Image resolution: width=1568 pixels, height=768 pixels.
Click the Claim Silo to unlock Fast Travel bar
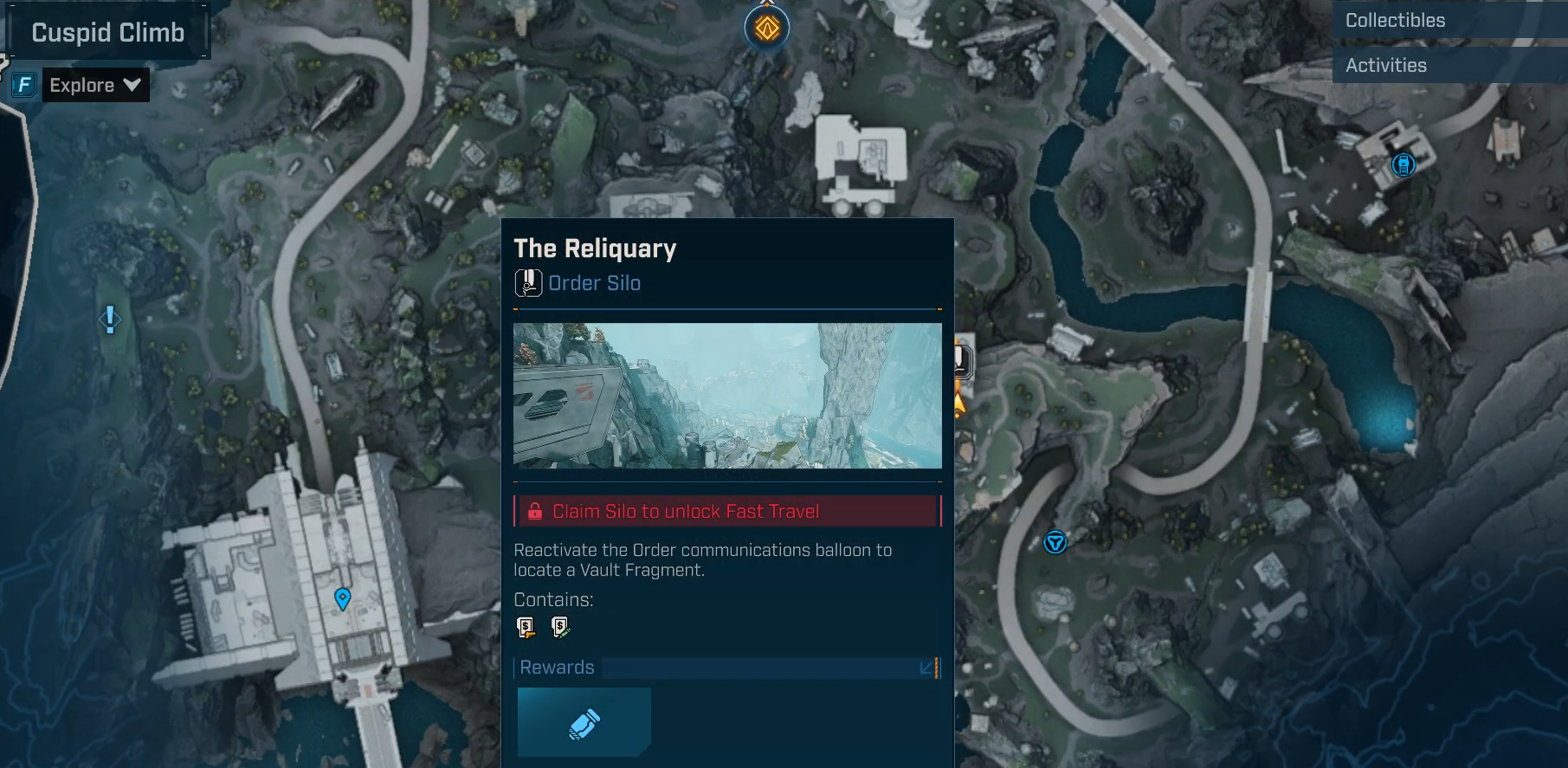(x=727, y=511)
